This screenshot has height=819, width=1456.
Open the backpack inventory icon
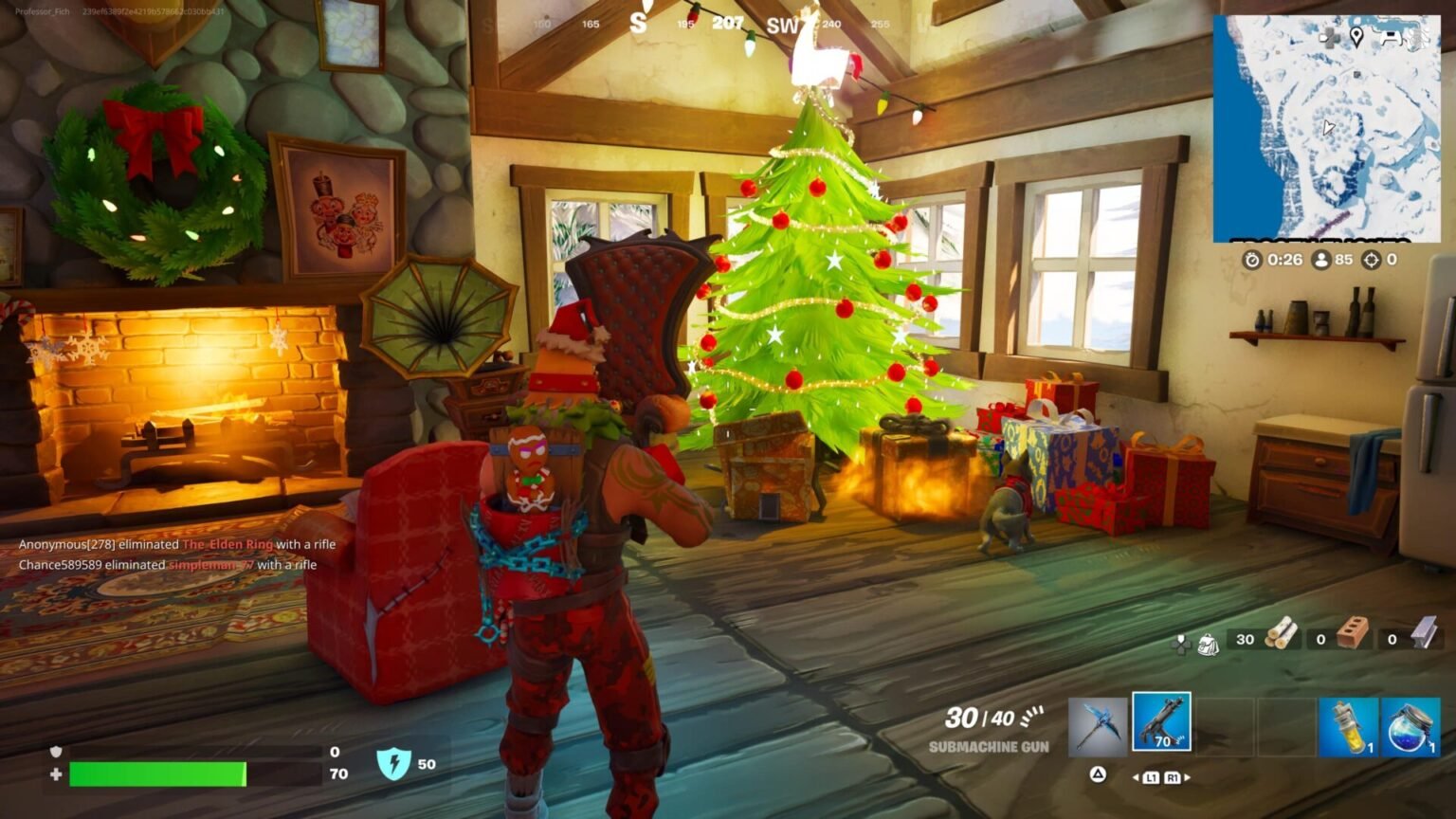pos(1210,643)
